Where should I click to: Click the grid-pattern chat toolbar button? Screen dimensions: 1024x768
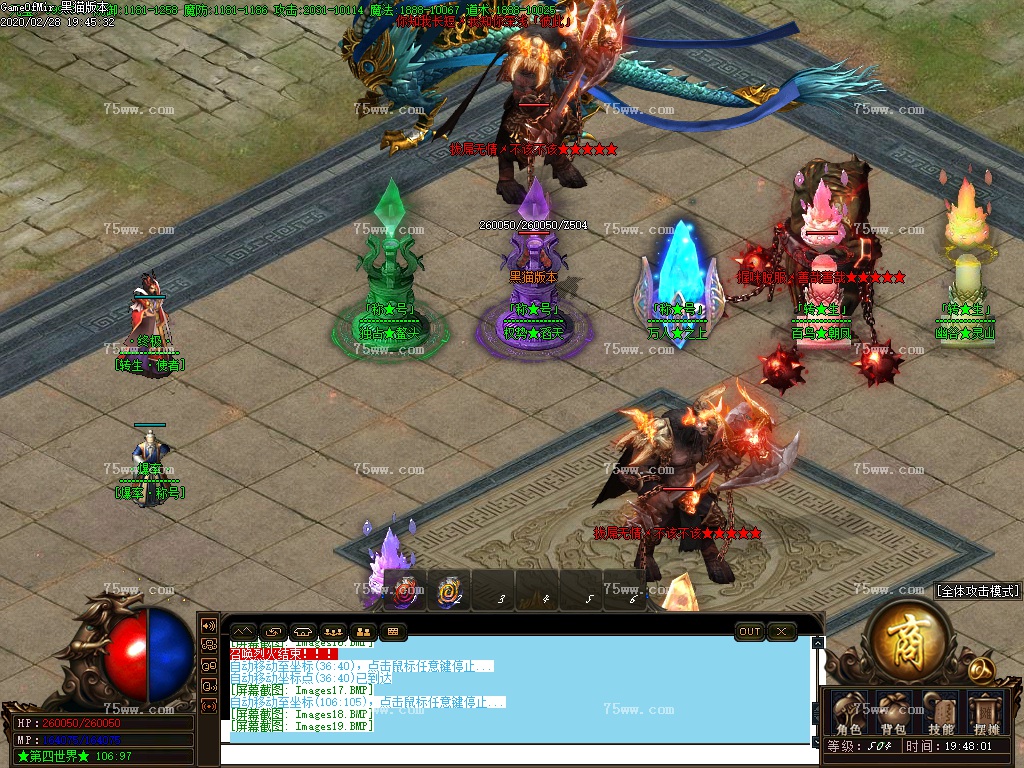(x=393, y=632)
